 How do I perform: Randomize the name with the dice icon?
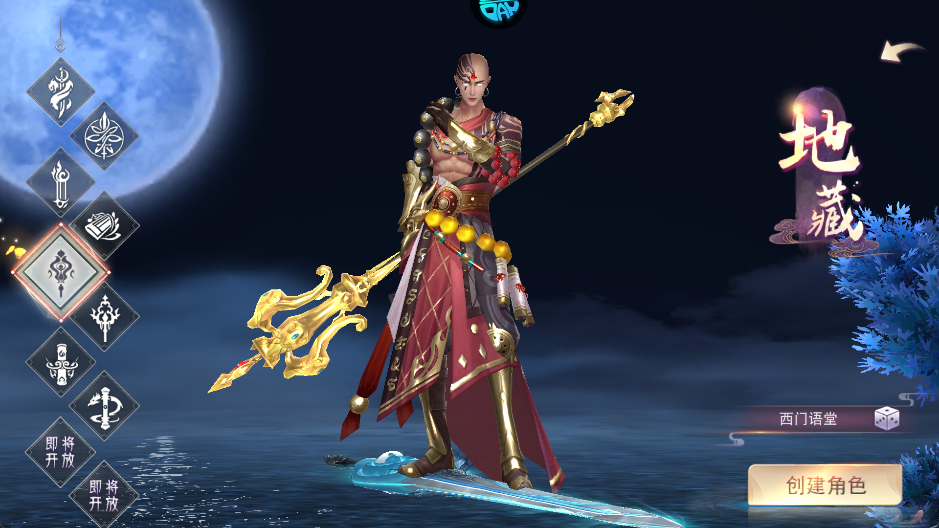tap(886, 419)
